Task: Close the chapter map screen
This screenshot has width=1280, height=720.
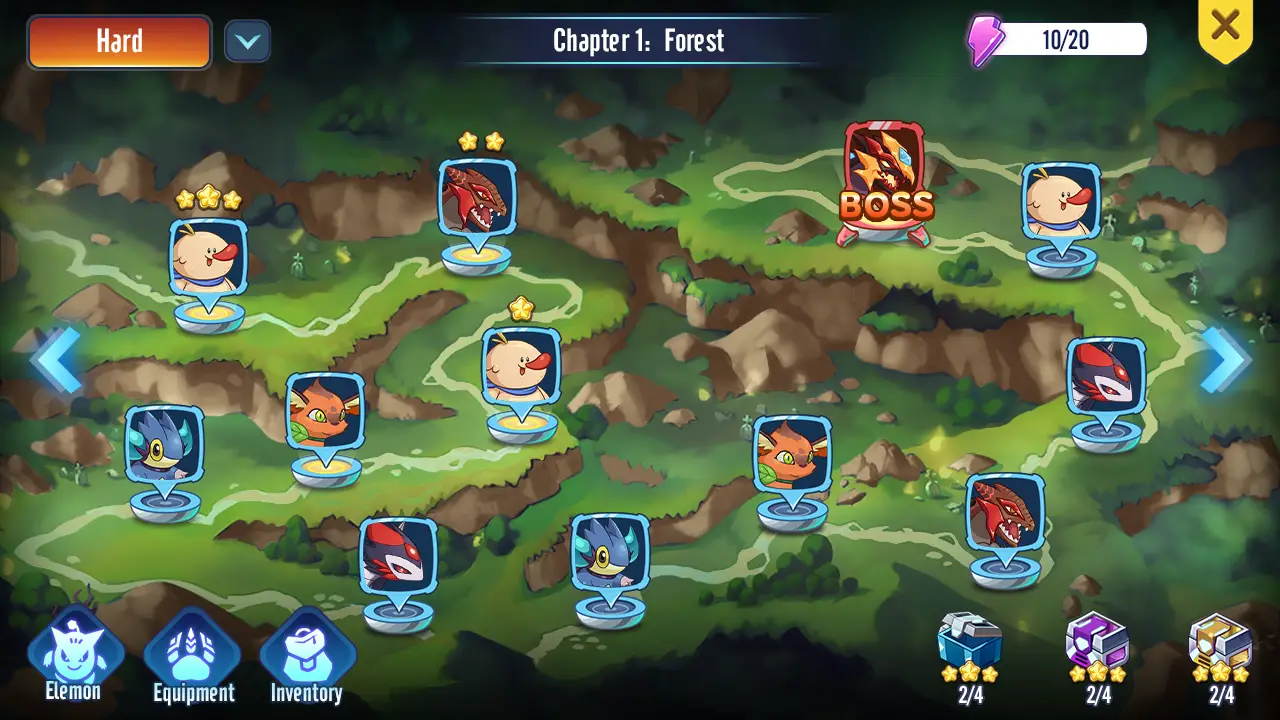Action: (1225, 25)
